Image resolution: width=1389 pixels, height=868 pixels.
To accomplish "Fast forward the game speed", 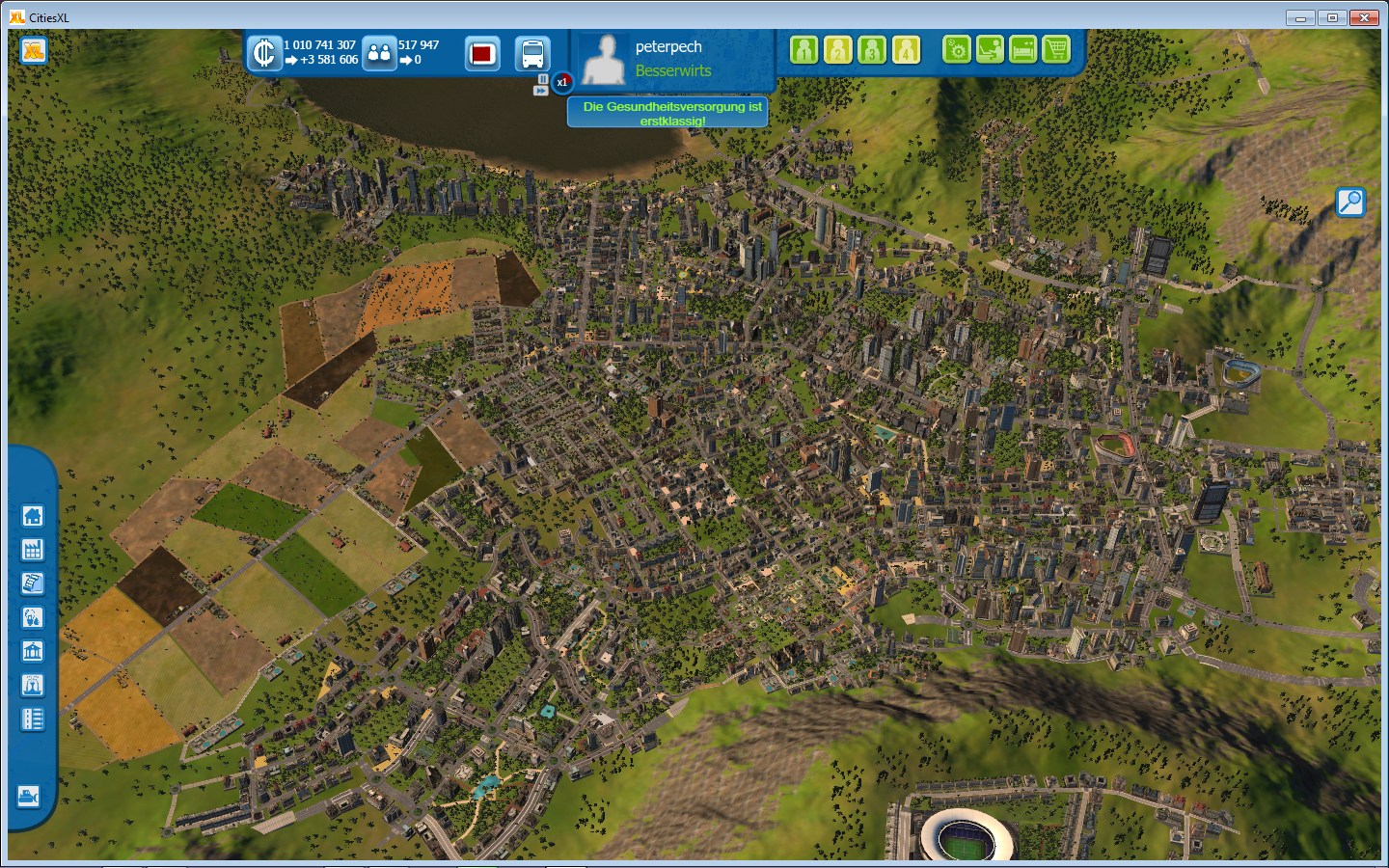I will [541, 91].
